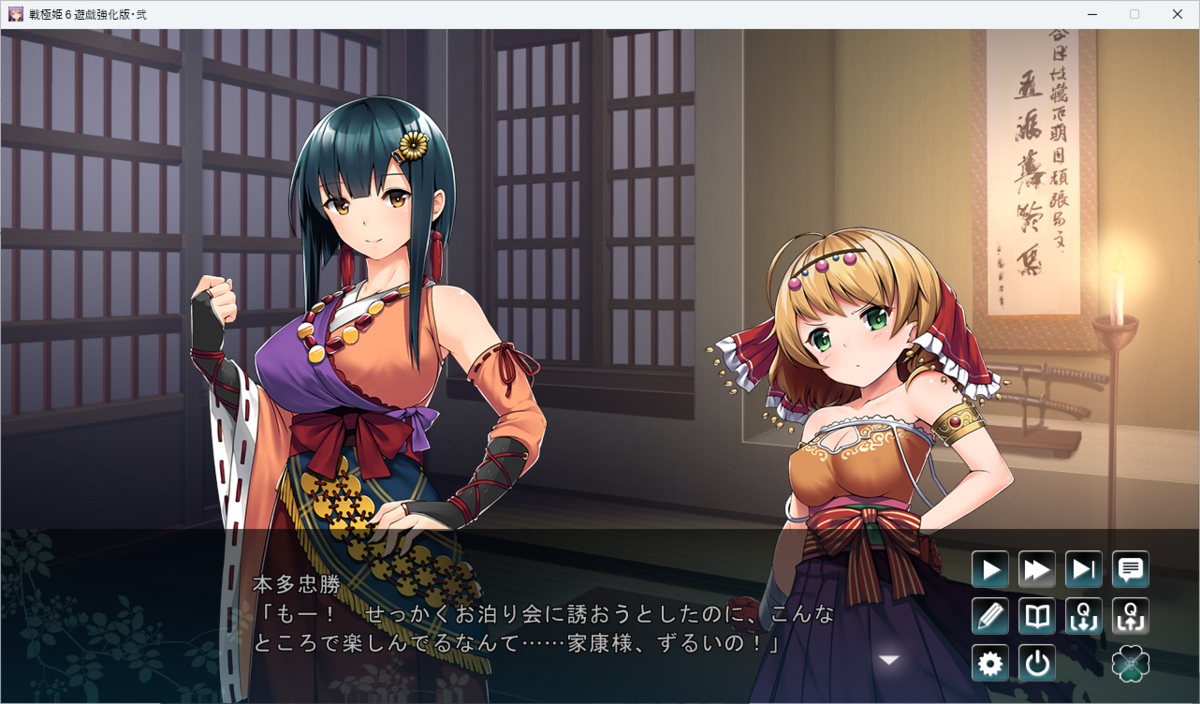The height and width of the screenshot is (704, 1200).
Task: Close the game window
Action: coord(1178,14)
